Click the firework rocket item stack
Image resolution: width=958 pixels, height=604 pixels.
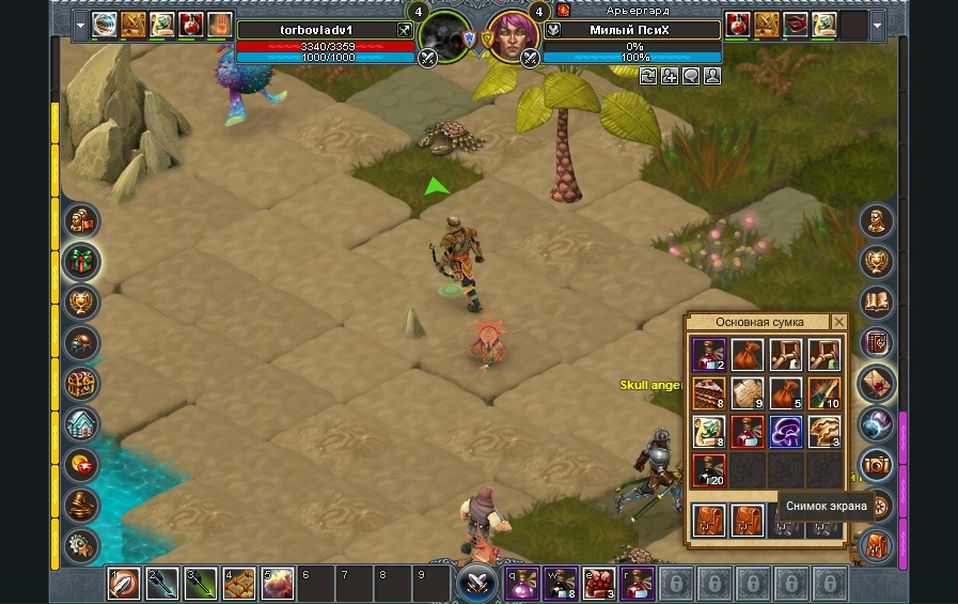[823, 393]
